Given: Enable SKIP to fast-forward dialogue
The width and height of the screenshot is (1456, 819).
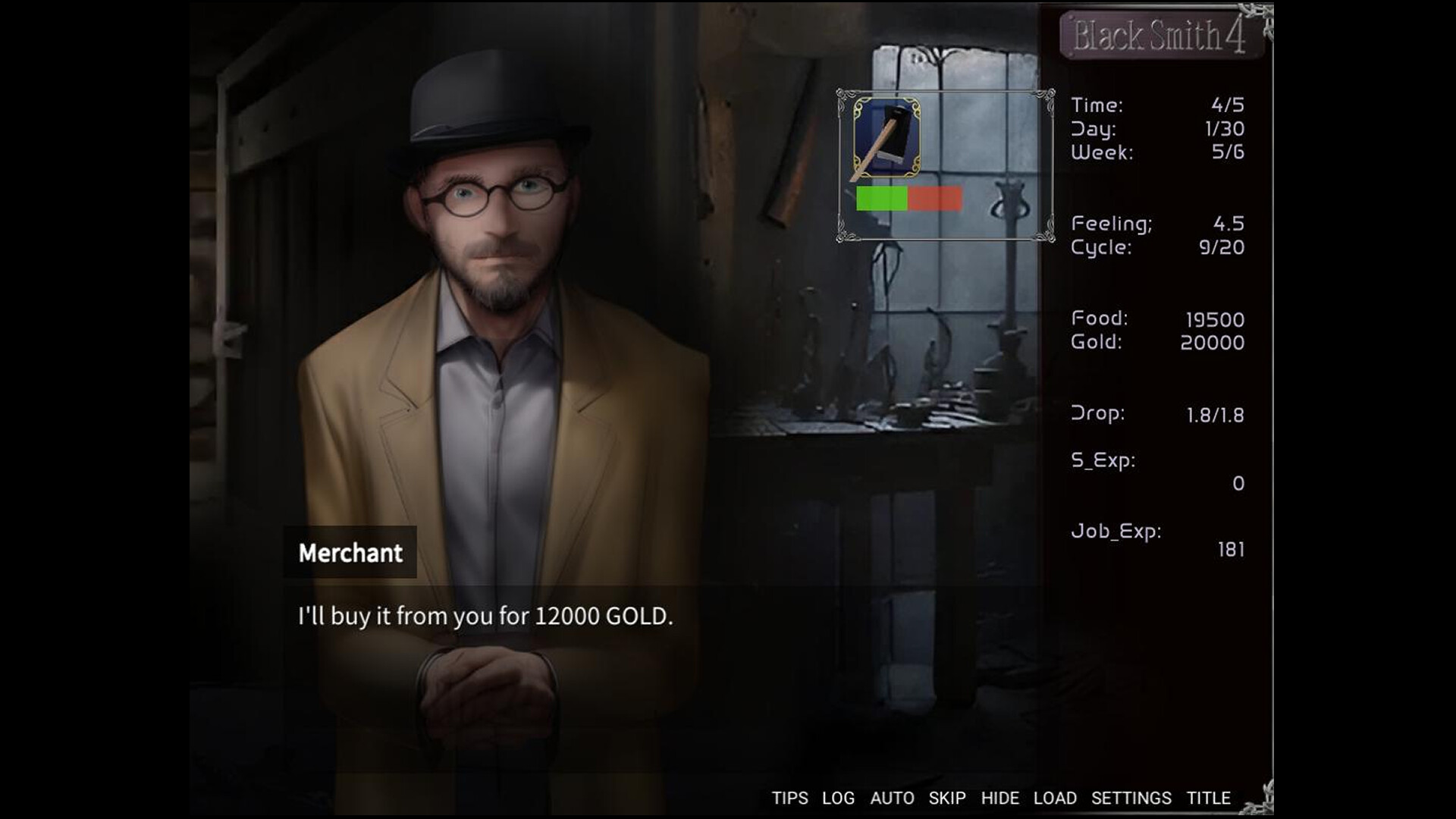Looking at the screenshot, I should tap(947, 798).
